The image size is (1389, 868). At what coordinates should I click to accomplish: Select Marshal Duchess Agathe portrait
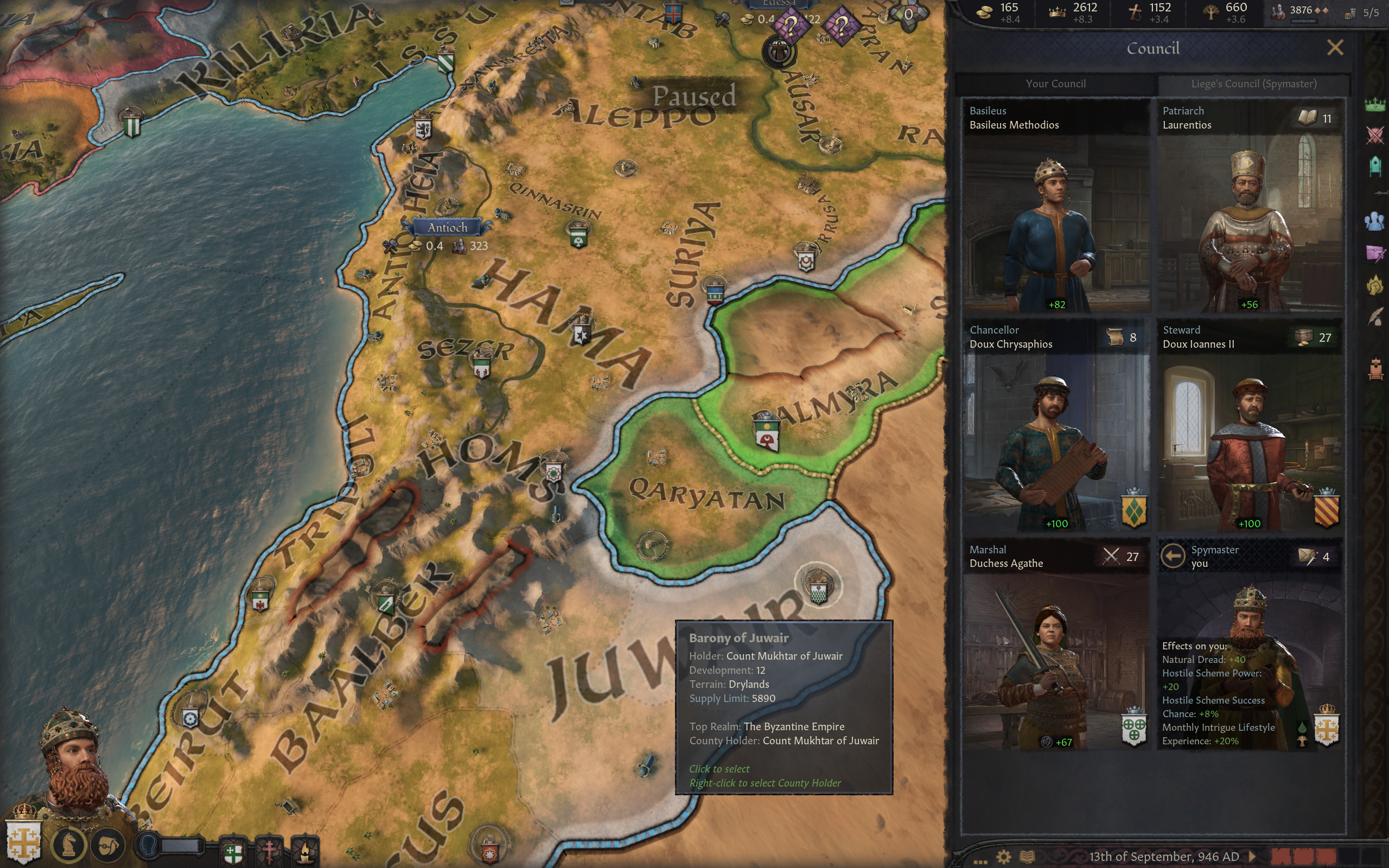(x=1056, y=660)
